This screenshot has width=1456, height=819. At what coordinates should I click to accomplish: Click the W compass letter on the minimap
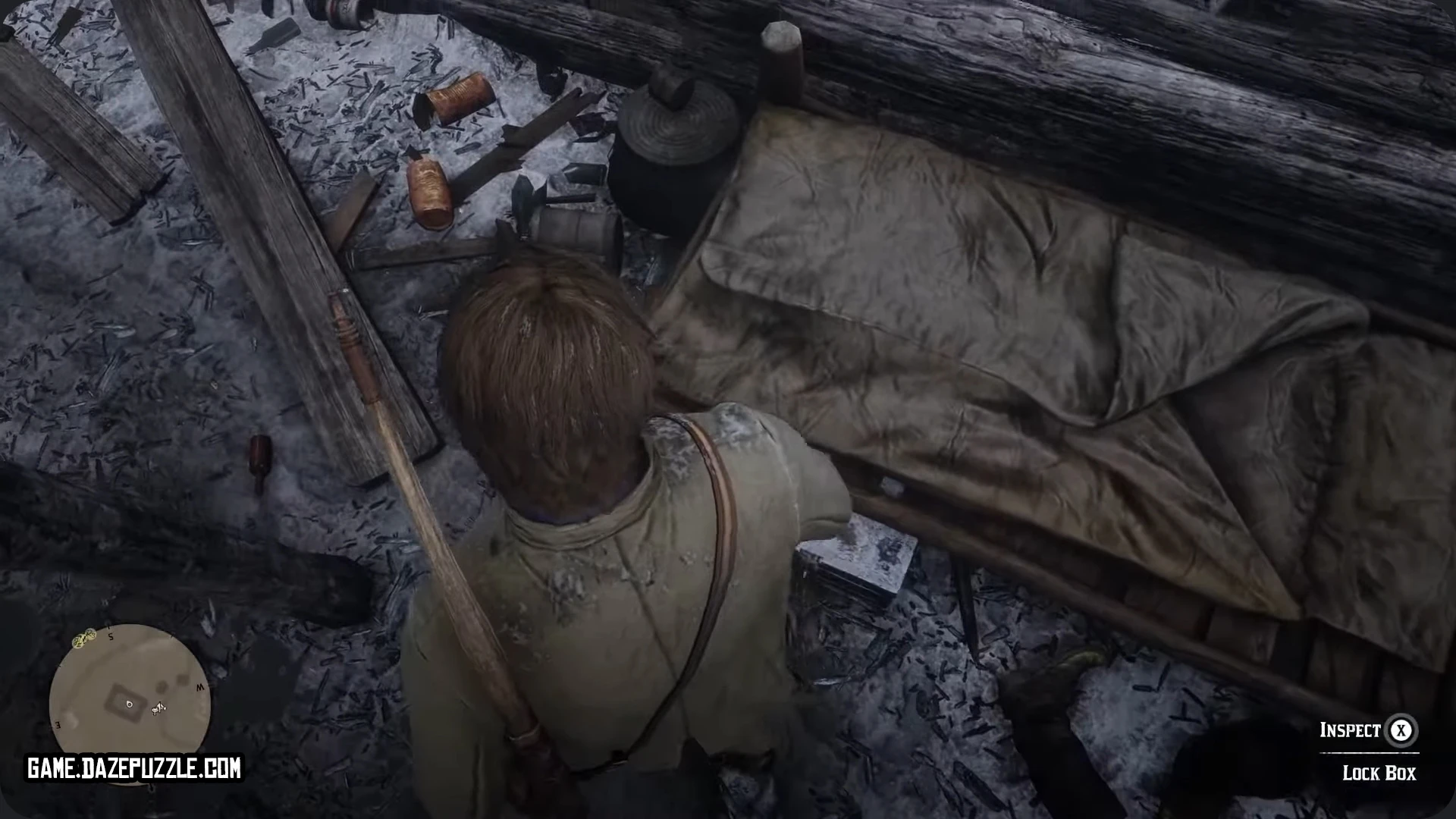pos(201,687)
